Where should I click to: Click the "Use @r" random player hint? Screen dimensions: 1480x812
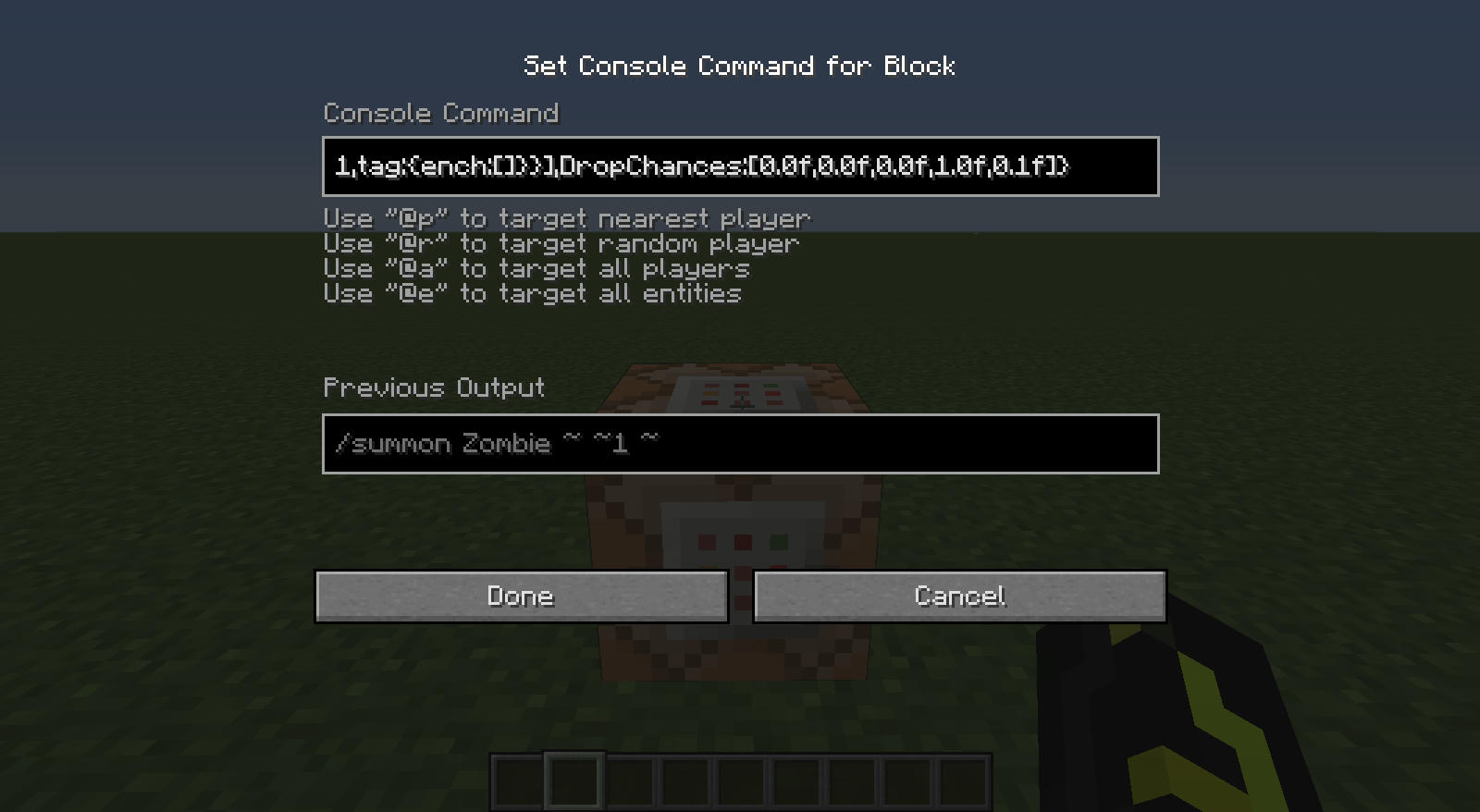point(560,243)
